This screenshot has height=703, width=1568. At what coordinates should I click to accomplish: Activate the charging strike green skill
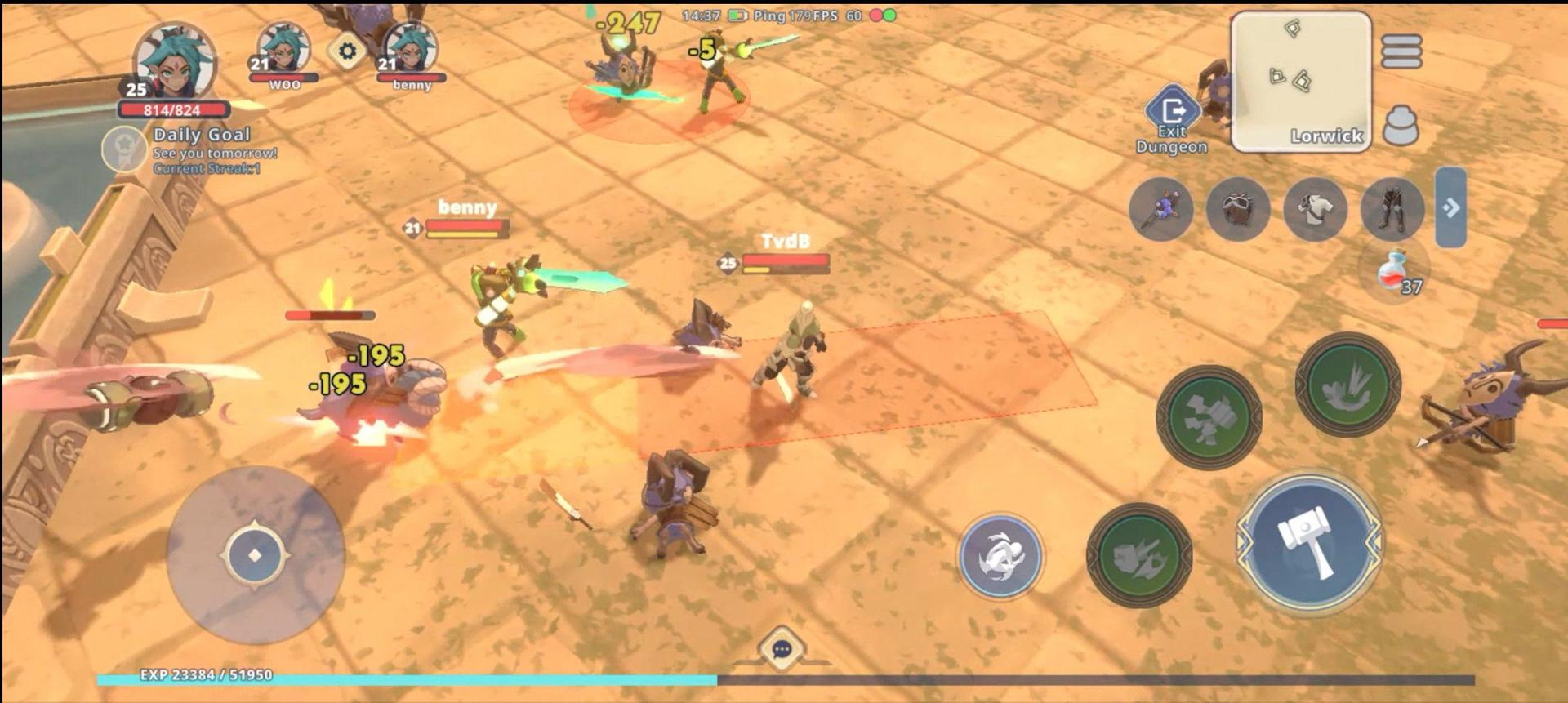click(1139, 555)
